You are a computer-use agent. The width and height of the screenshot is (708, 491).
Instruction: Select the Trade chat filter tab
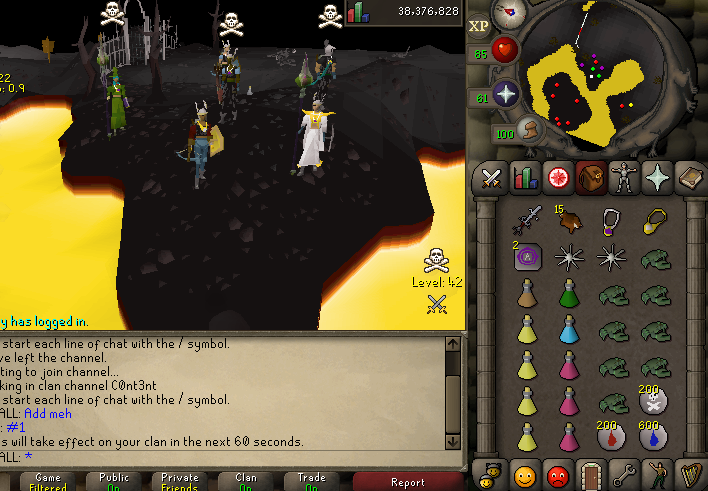pos(312,482)
